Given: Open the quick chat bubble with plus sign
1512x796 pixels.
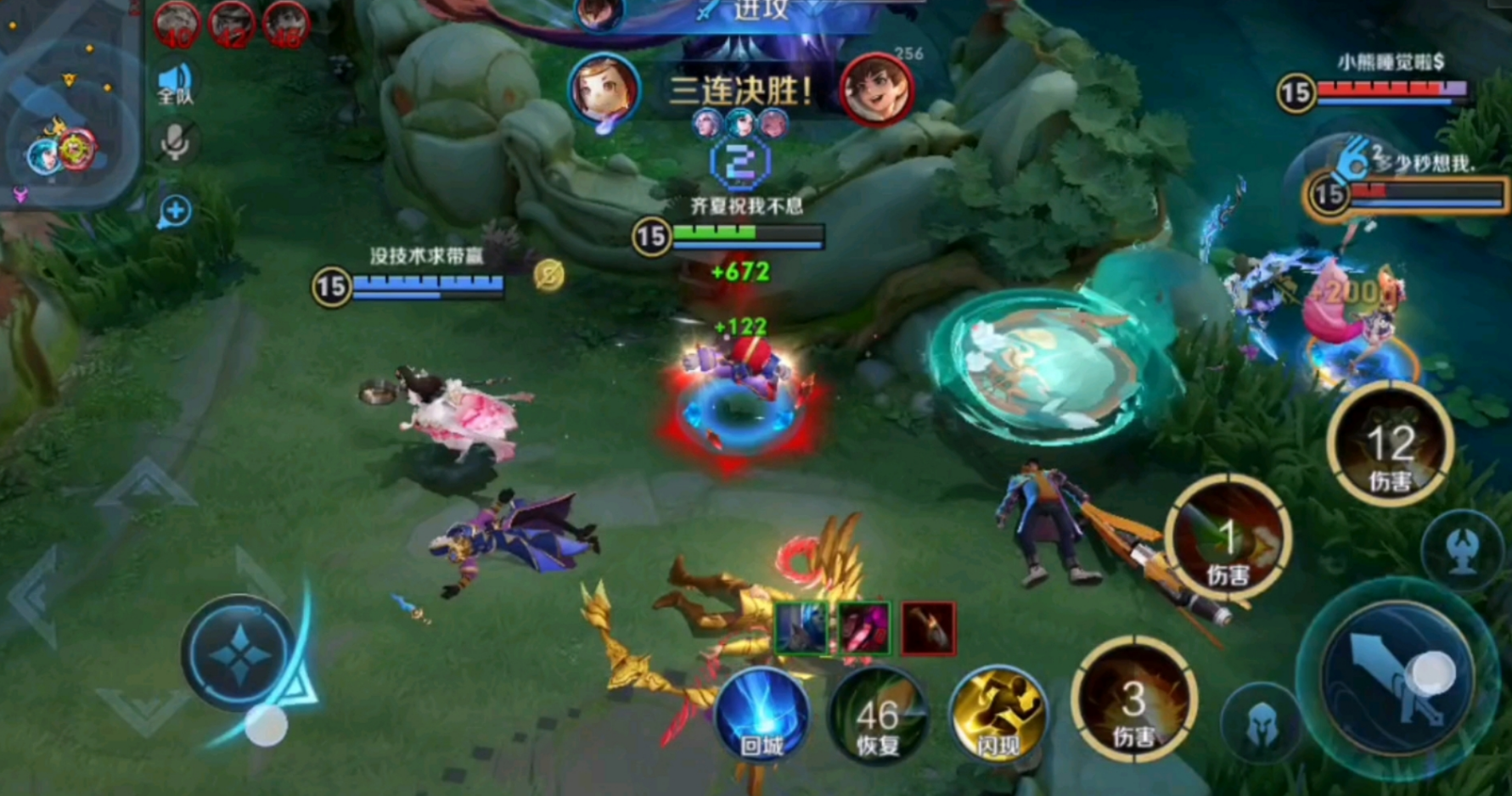Looking at the screenshot, I should (175, 210).
